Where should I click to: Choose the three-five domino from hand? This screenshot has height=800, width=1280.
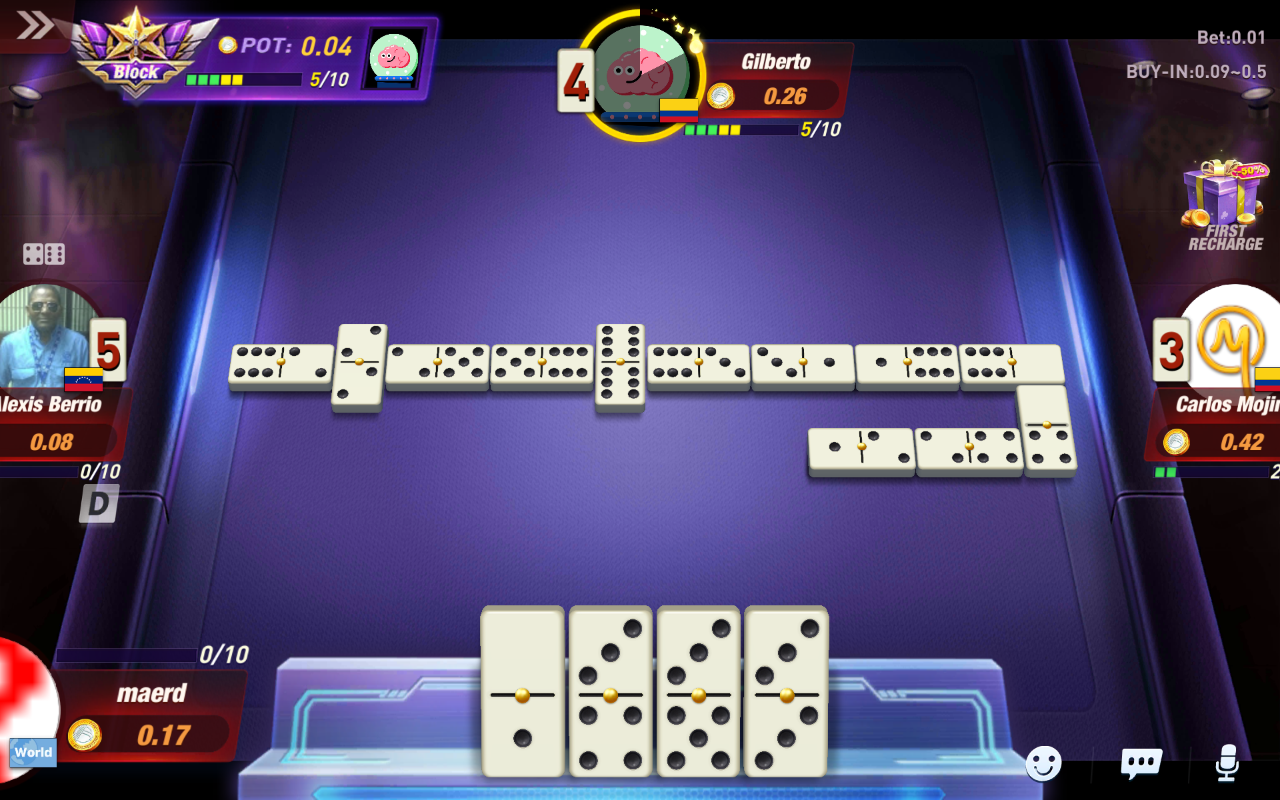[x=698, y=692]
